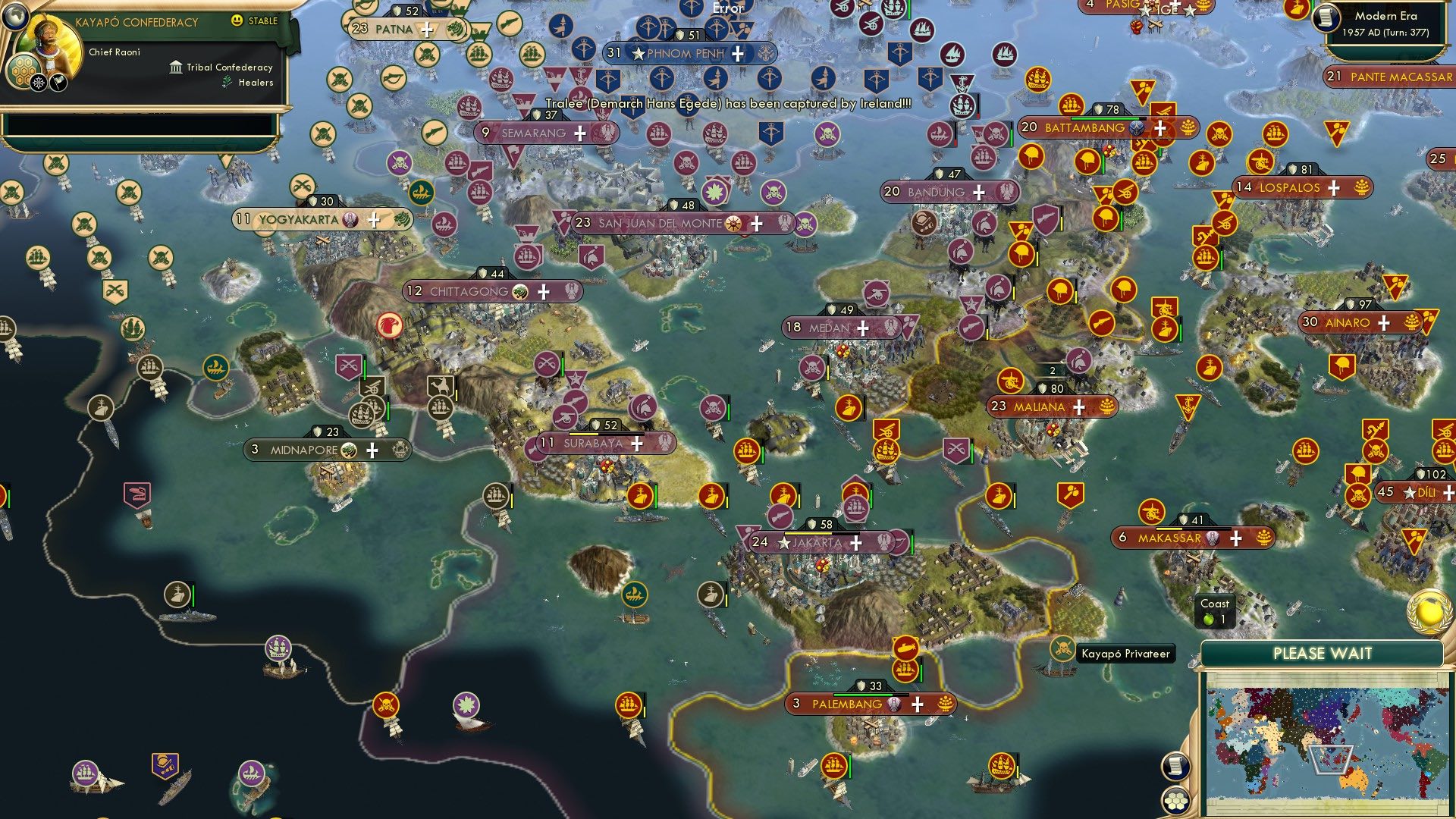Toggle strategic view with the hexagon button

(1176, 799)
